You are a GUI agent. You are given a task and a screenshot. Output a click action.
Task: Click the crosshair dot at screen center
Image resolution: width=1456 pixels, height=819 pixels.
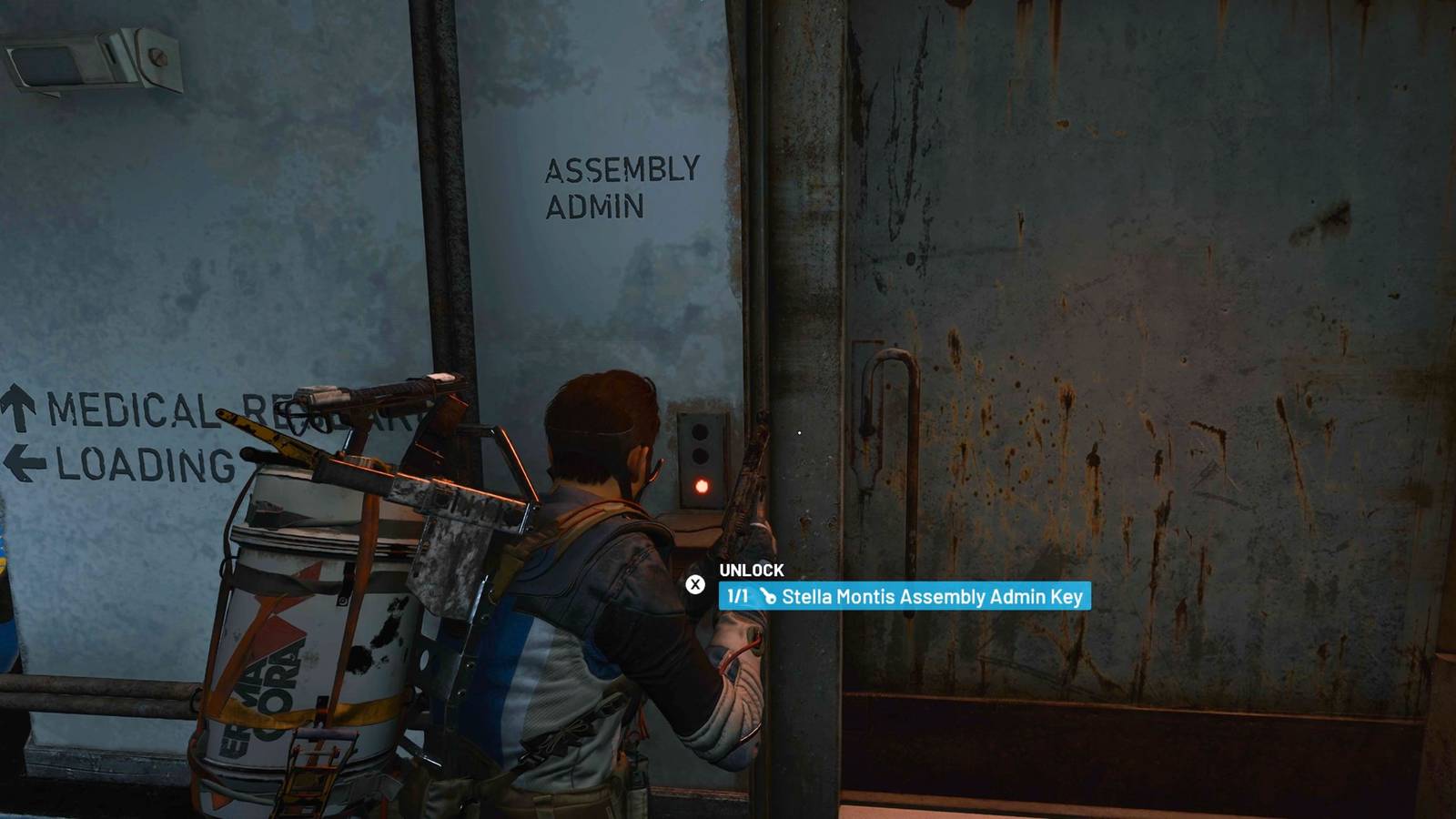coord(799,432)
